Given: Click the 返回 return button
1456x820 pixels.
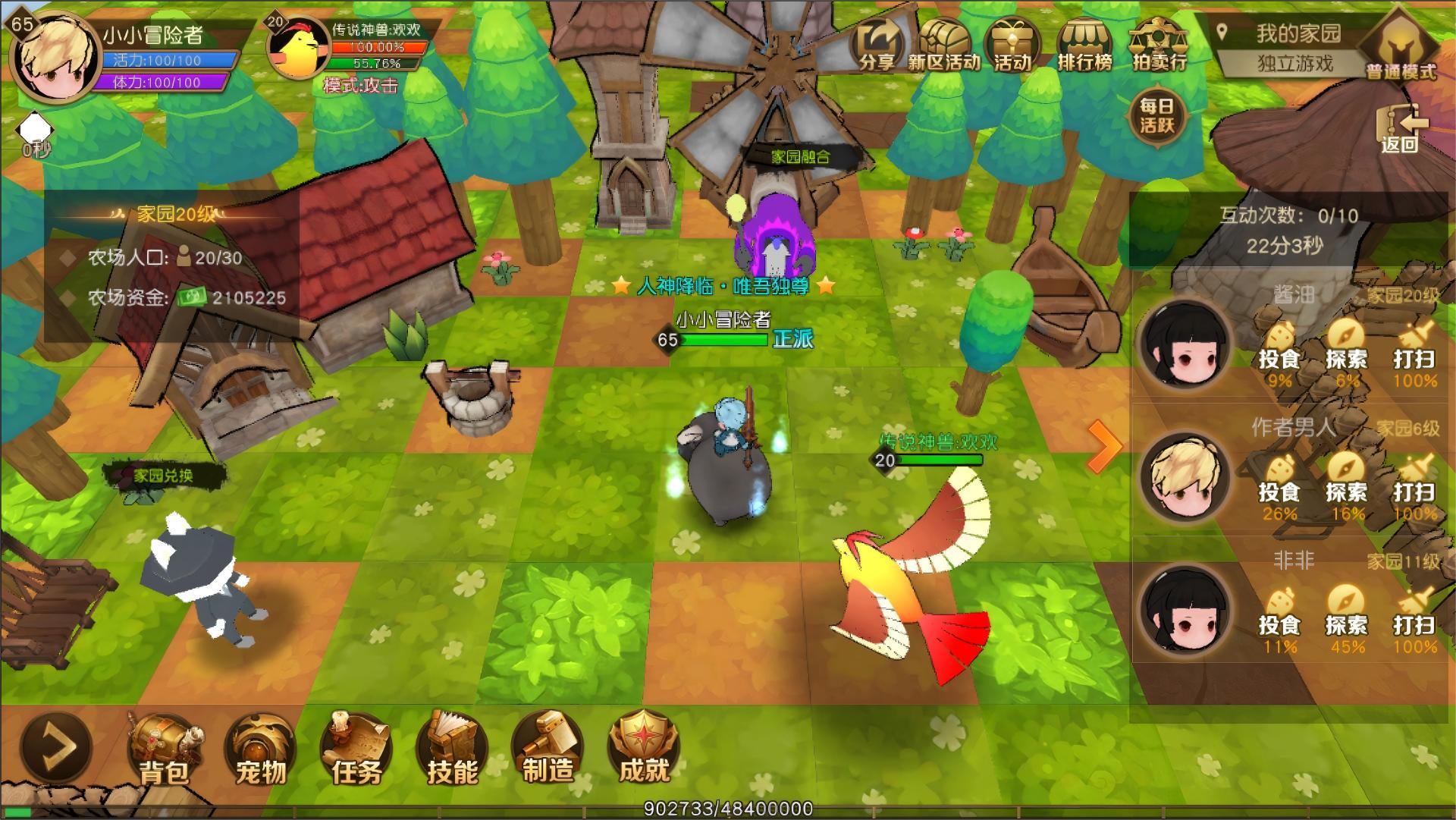Looking at the screenshot, I should pyautogui.click(x=1400, y=129).
